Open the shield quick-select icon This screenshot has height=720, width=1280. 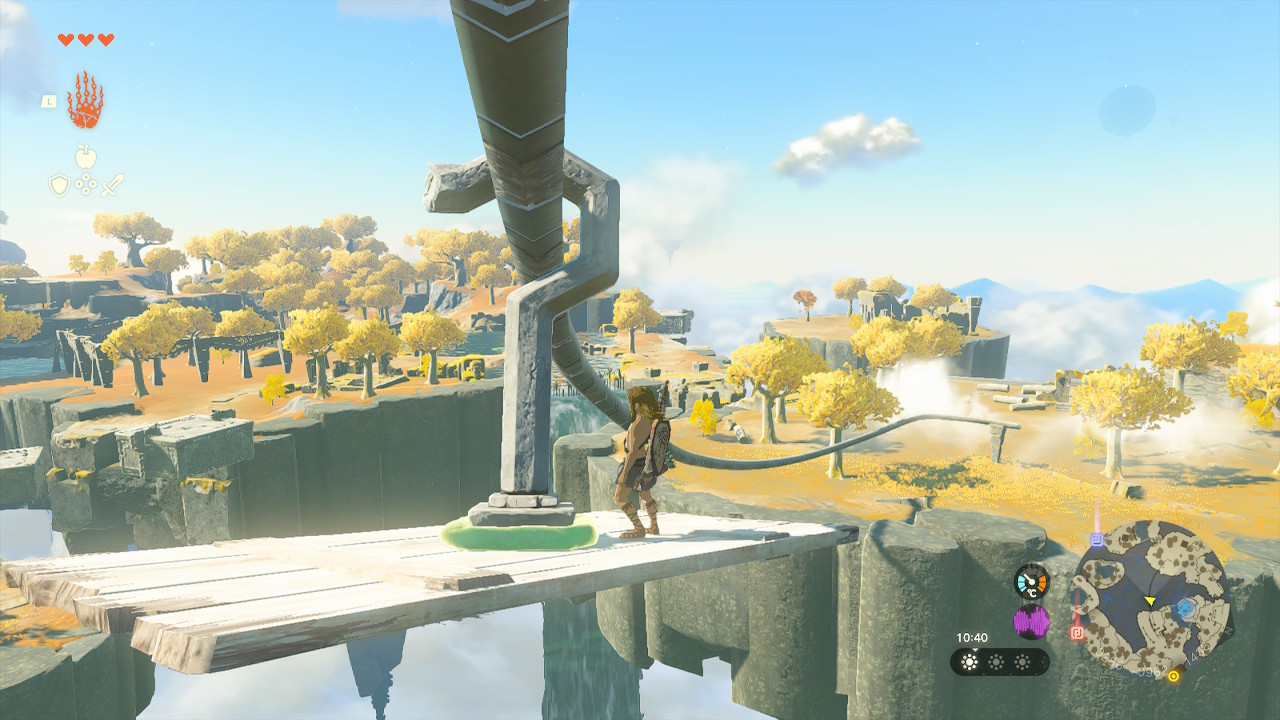(60, 185)
